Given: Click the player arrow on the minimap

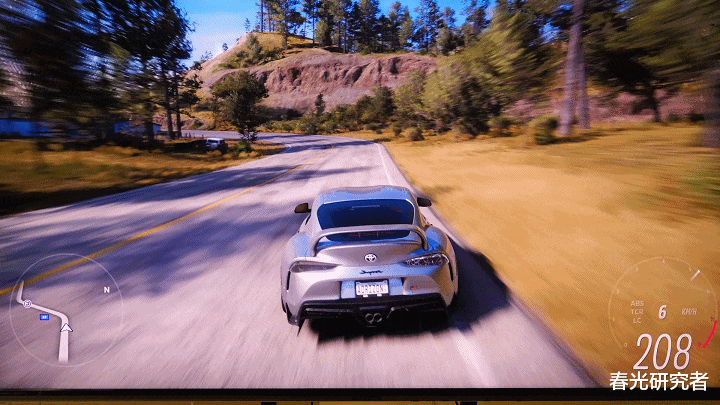Looking at the screenshot, I should pos(66,326).
